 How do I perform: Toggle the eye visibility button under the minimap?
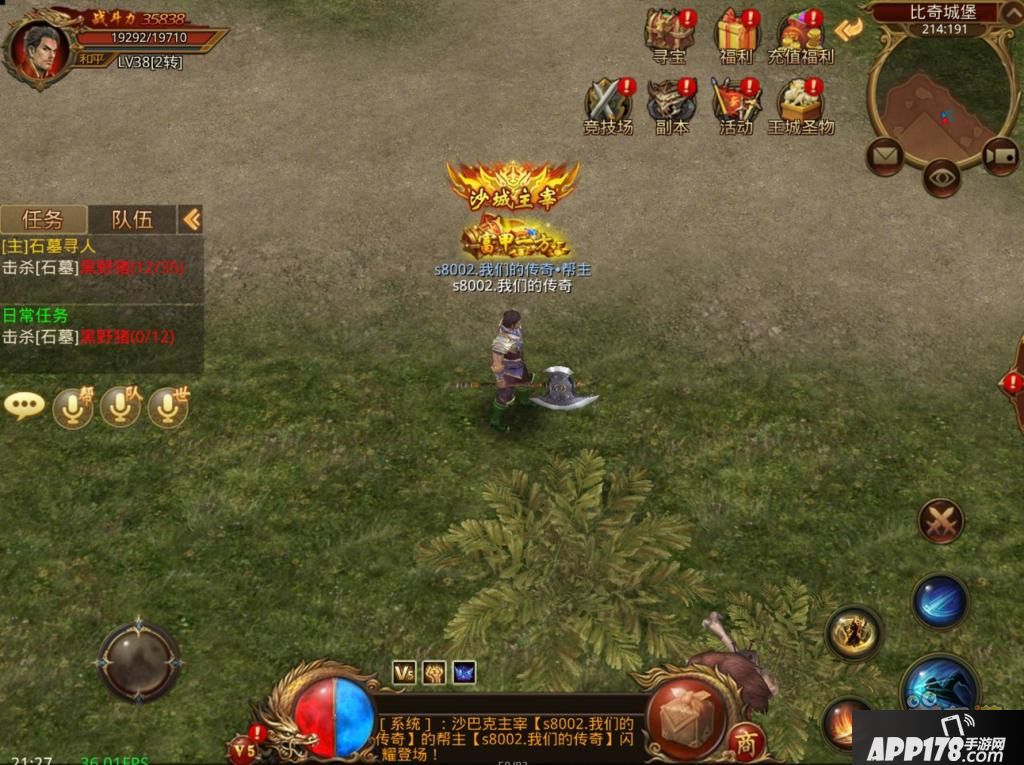[x=941, y=178]
